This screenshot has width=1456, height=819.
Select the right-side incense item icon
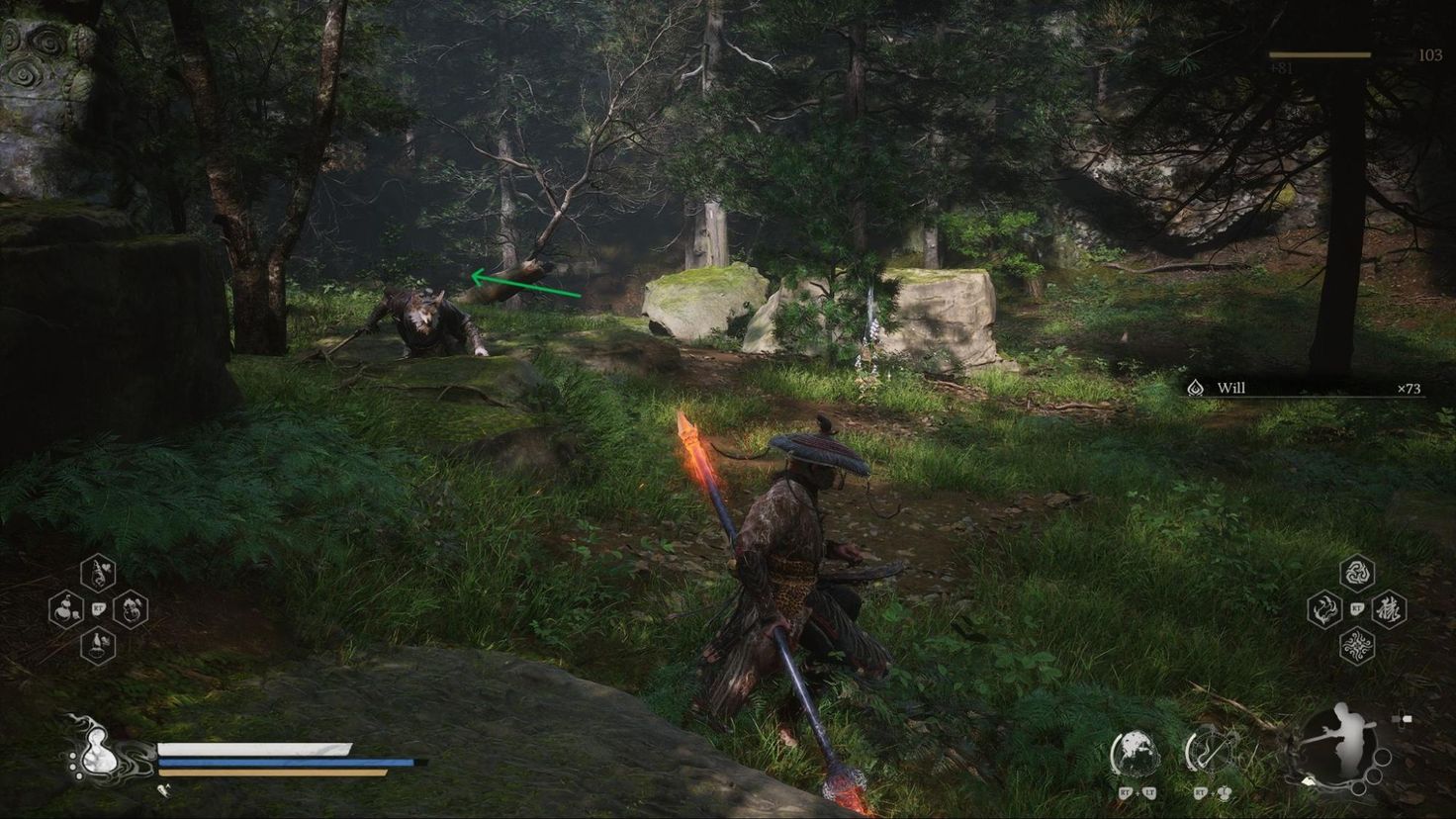(133, 609)
